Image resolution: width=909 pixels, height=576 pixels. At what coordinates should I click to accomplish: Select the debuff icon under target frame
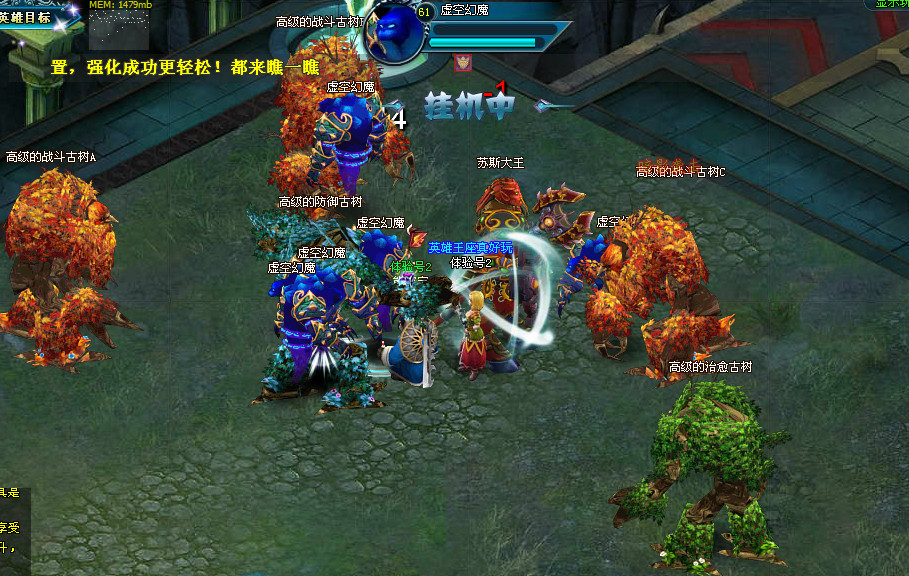click(x=463, y=62)
